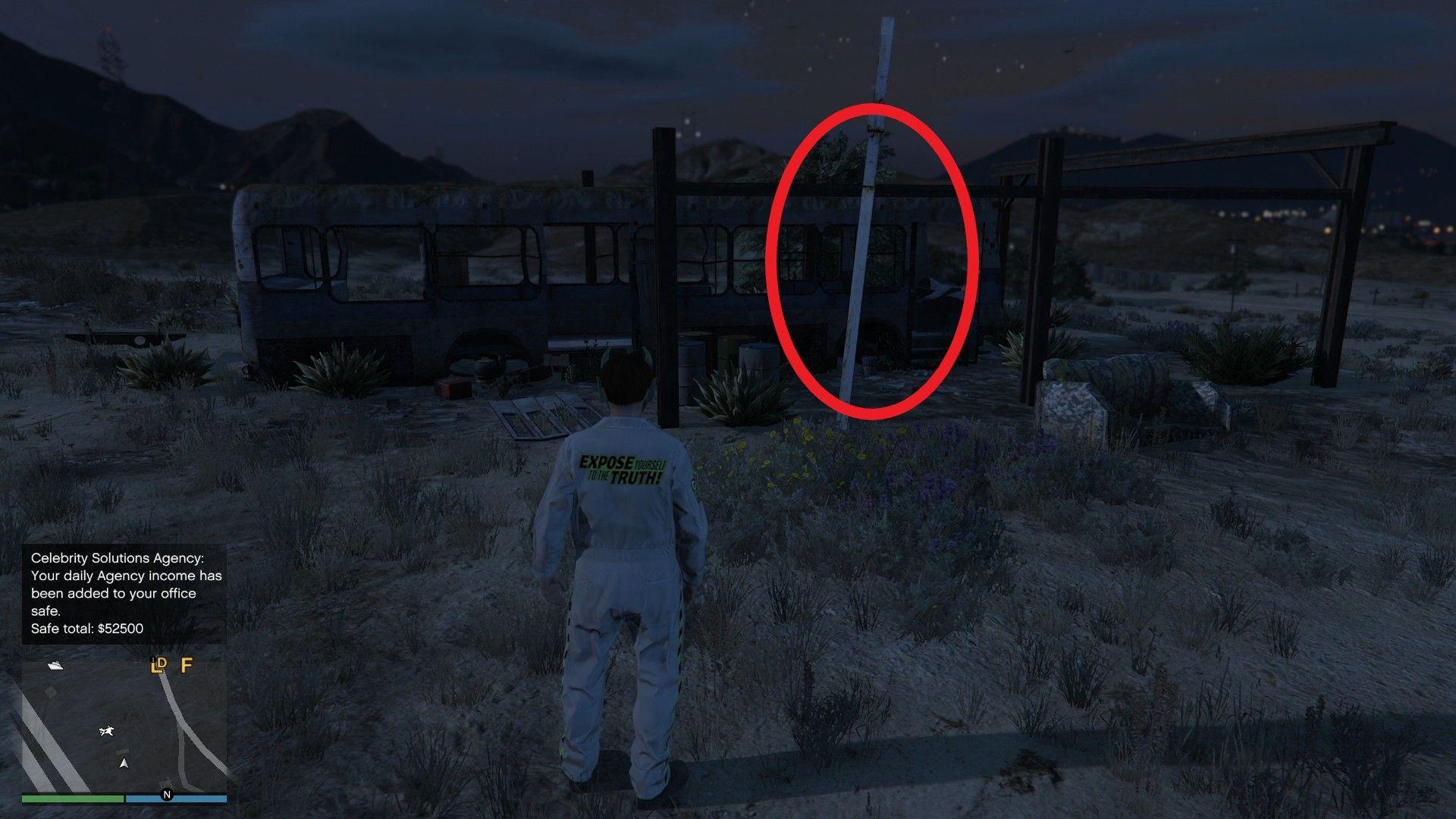
Task: Click the white player arrow on the minimap
Action: (x=124, y=764)
